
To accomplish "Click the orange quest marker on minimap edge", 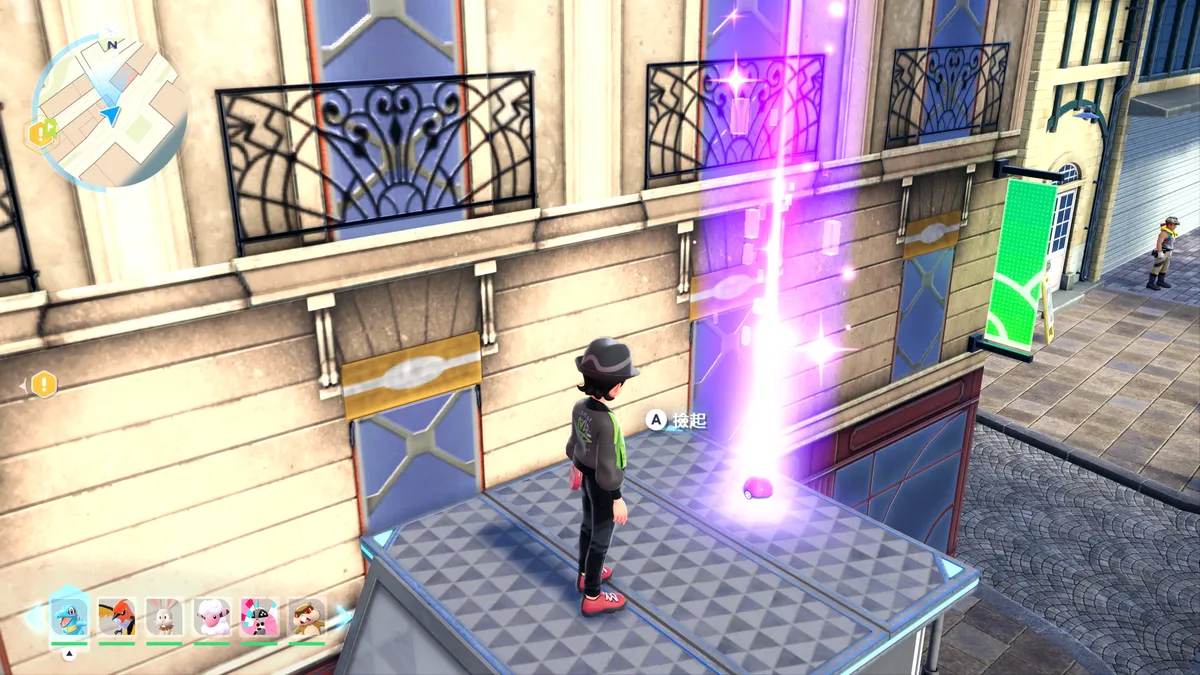I will tap(41, 133).
